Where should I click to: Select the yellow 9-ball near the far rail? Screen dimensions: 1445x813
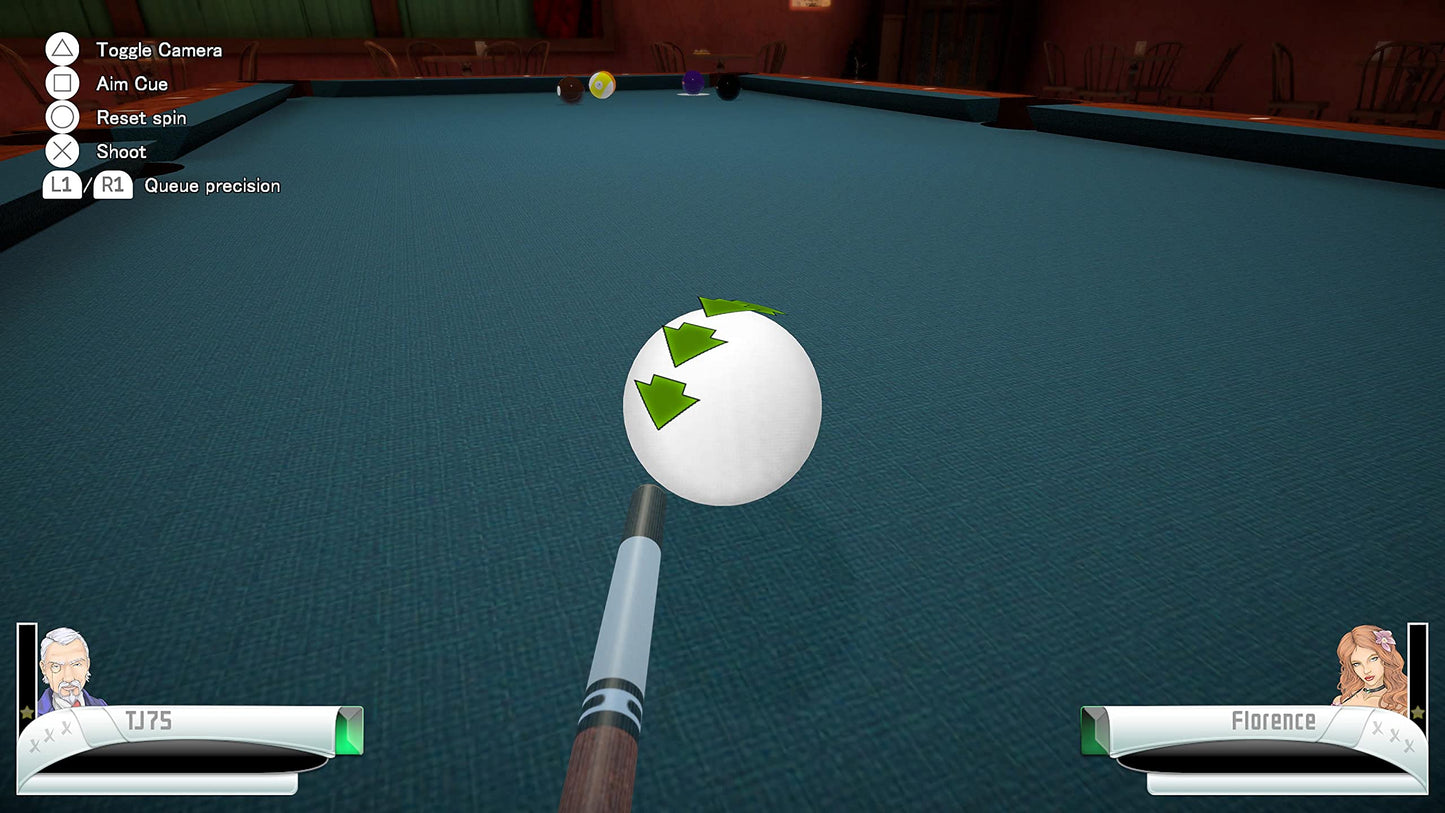click(601, 86)
